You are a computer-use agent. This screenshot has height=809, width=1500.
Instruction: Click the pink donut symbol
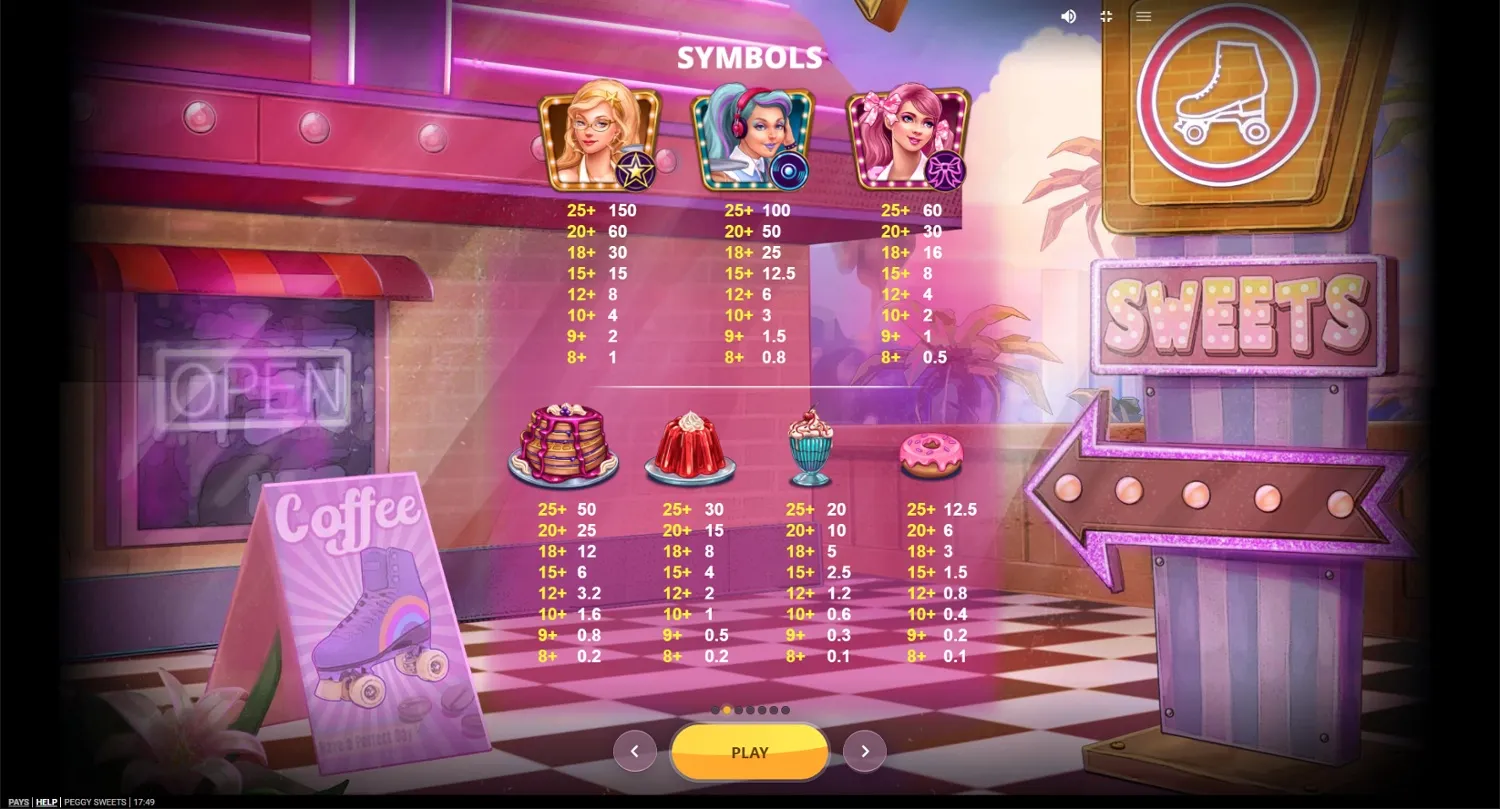pos(932,455)
